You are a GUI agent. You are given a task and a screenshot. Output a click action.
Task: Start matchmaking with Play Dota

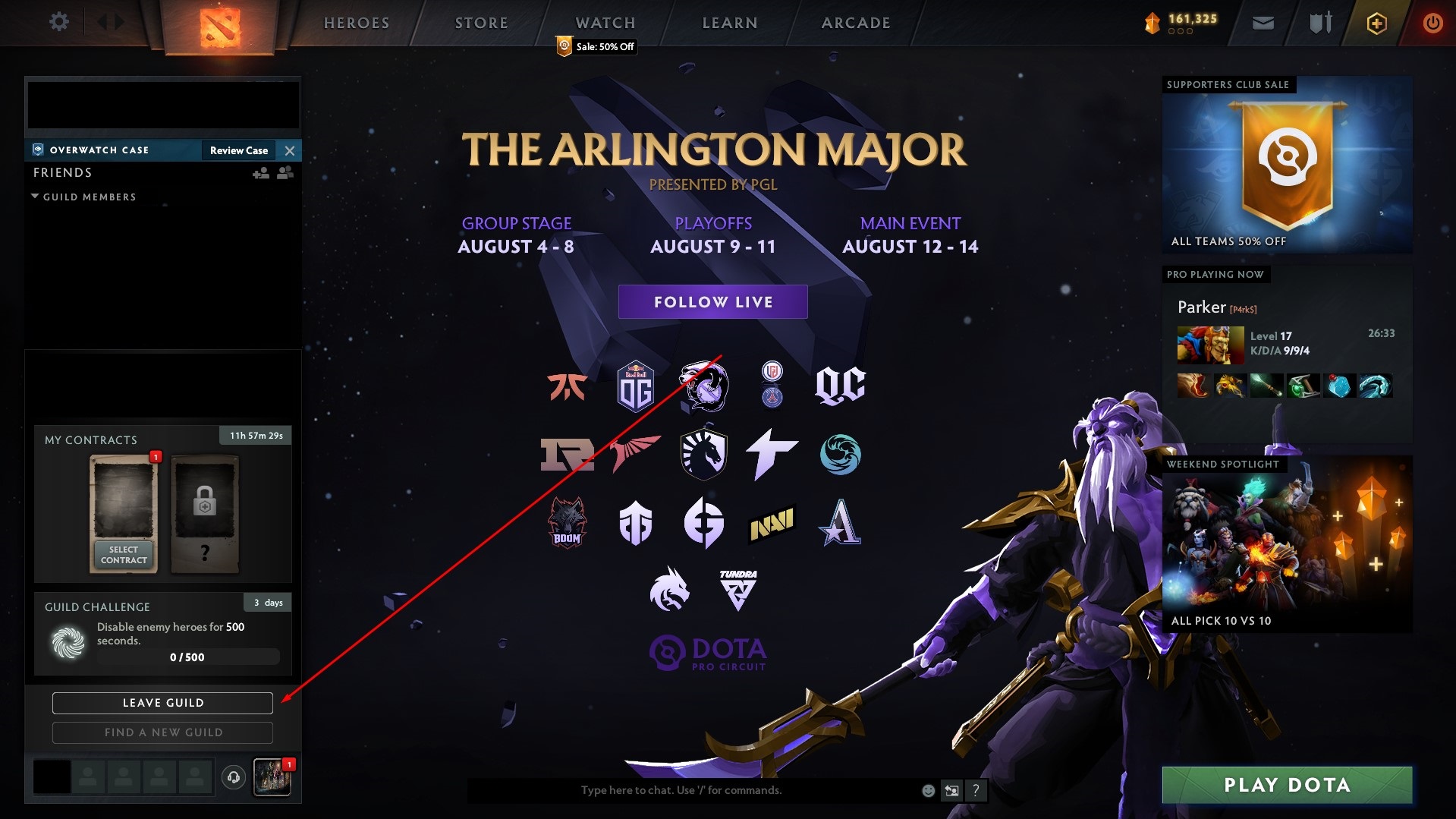(1287, 785)
